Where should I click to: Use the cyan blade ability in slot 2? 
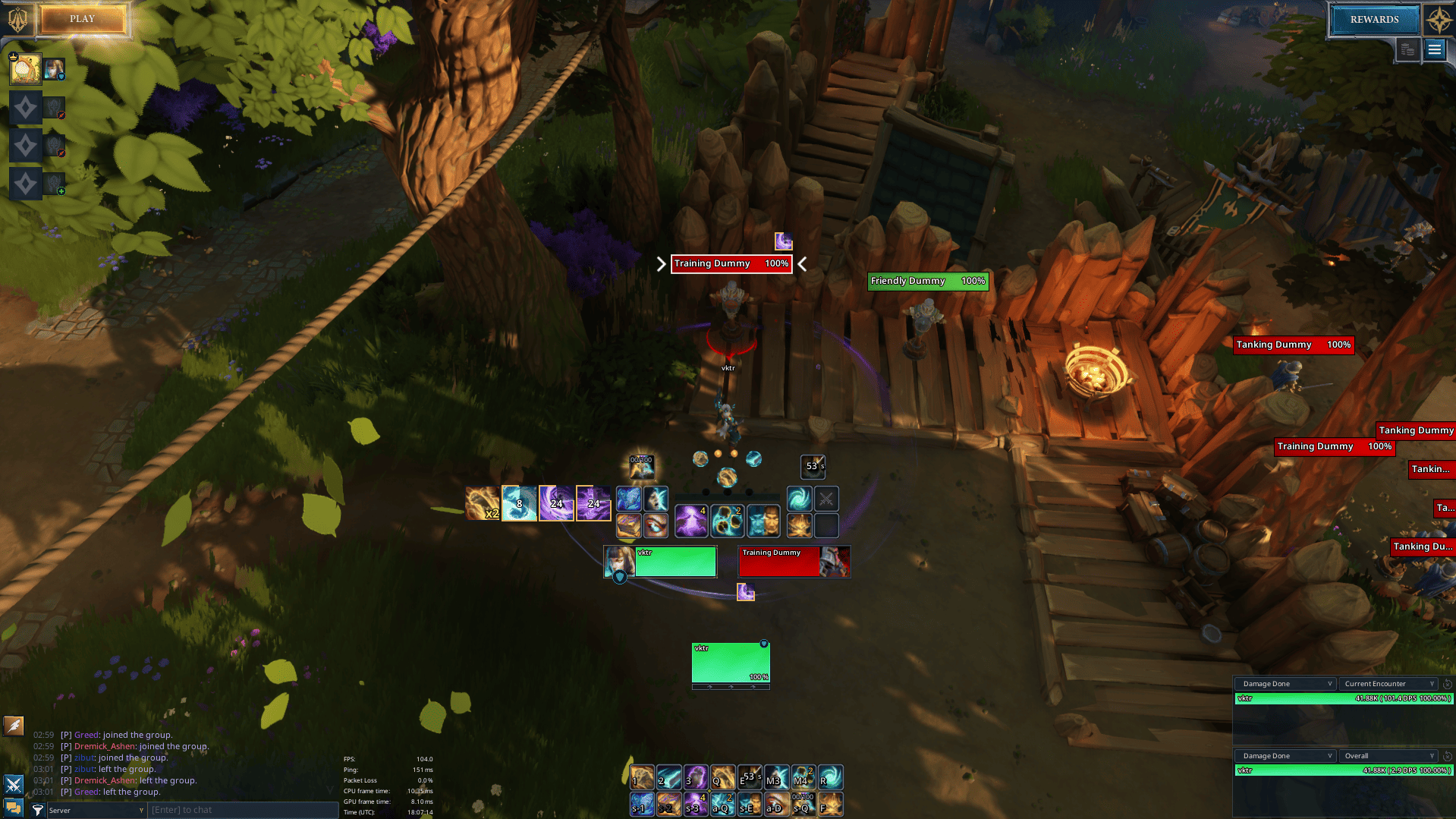click(668, 776)
